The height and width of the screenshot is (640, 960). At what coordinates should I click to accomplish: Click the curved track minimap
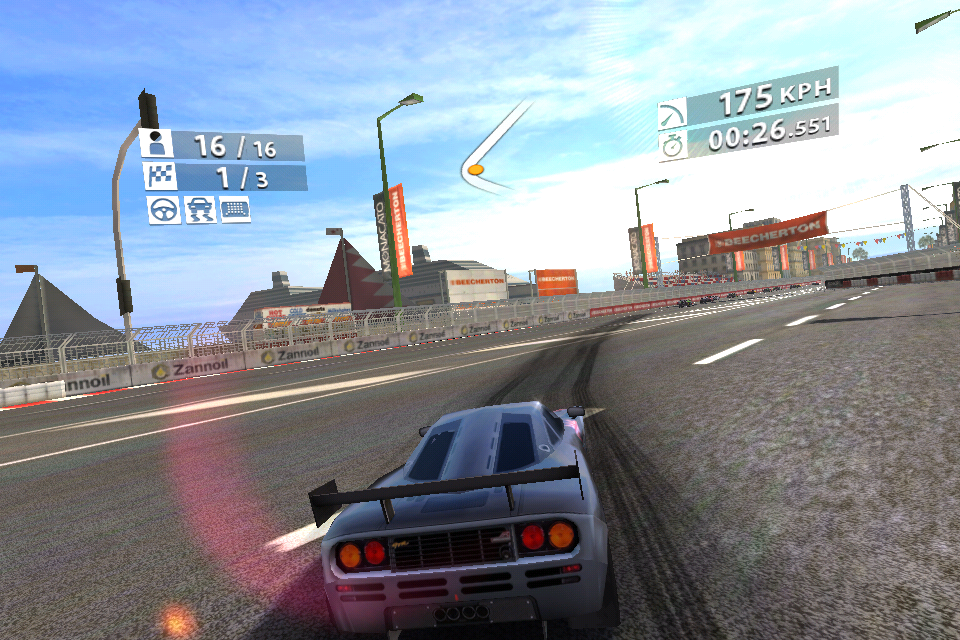(492, 150)
